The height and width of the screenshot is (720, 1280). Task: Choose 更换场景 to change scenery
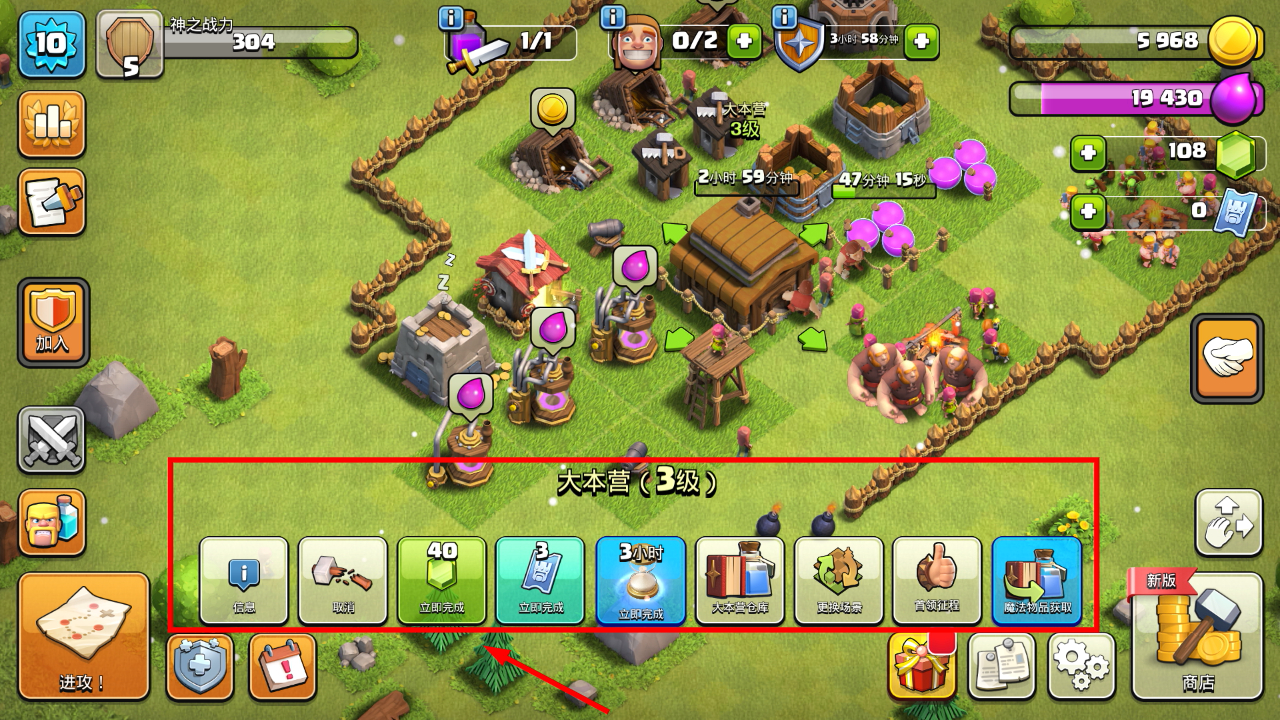tap(839, 581)
